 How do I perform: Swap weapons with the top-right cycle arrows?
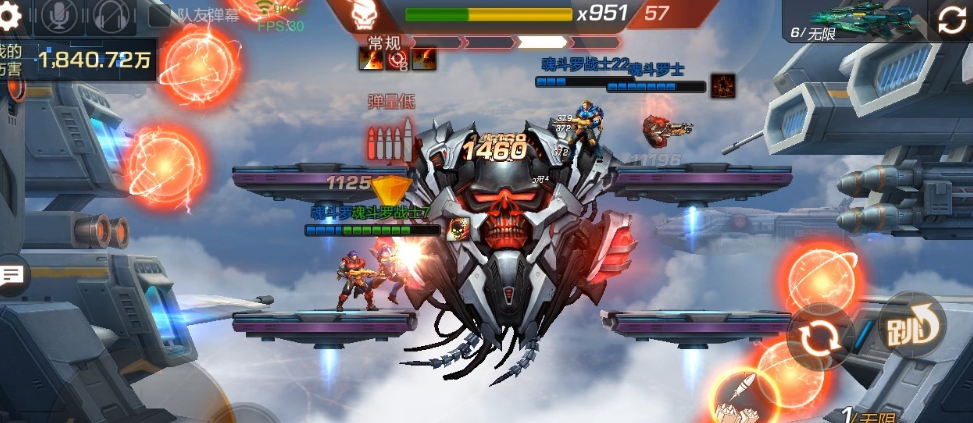pyautogui.click(x=951, y=20)
